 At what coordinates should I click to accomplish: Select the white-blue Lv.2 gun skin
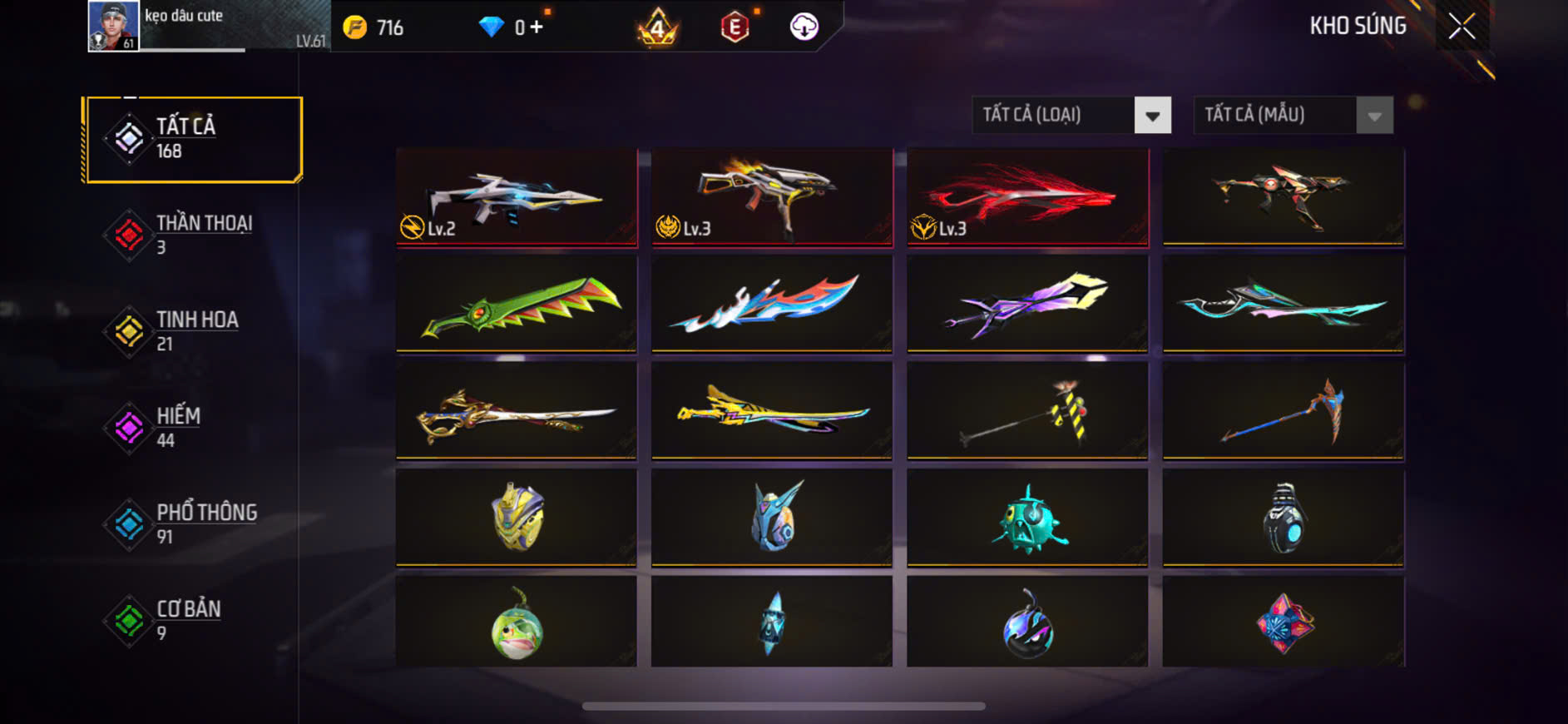[x=517, y=197]
